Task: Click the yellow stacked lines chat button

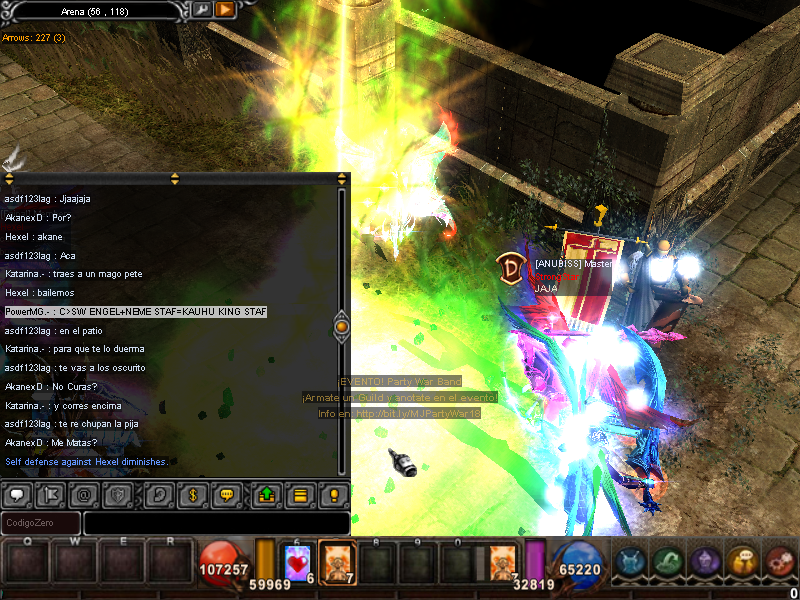Action: click(x=299, y=494)
